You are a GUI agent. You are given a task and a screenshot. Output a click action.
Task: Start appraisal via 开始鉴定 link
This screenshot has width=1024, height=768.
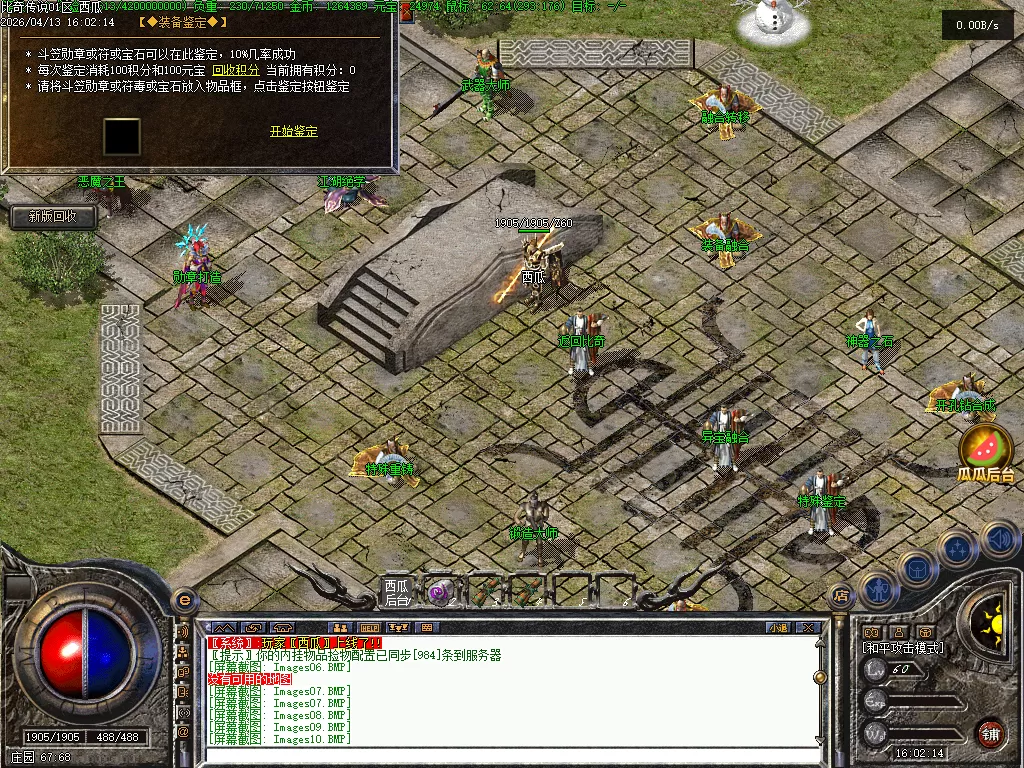pos(293,132)
